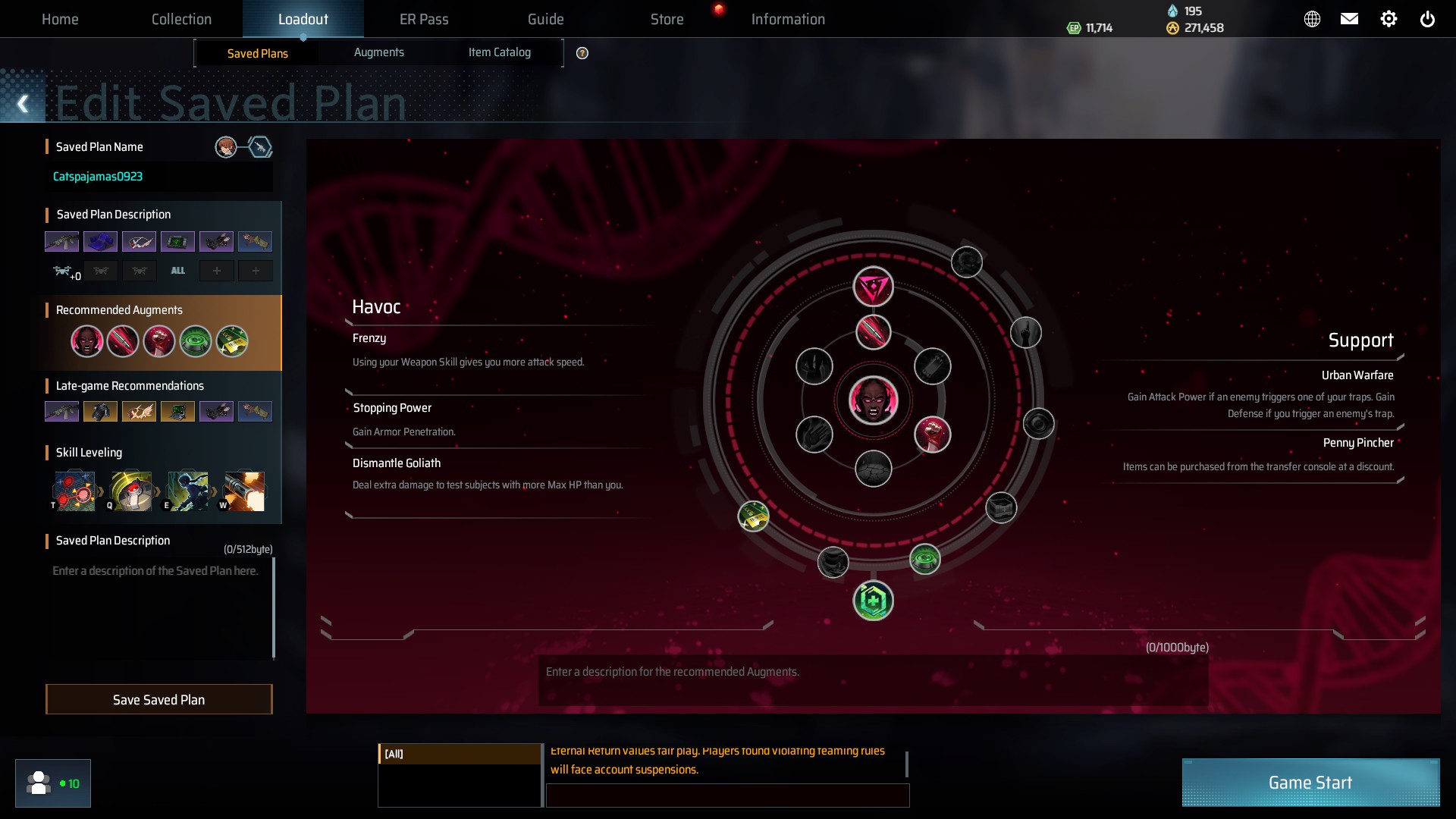Start the game with Game Start
Viewport: 1456px width, 819px height.
pos(1310,783)
